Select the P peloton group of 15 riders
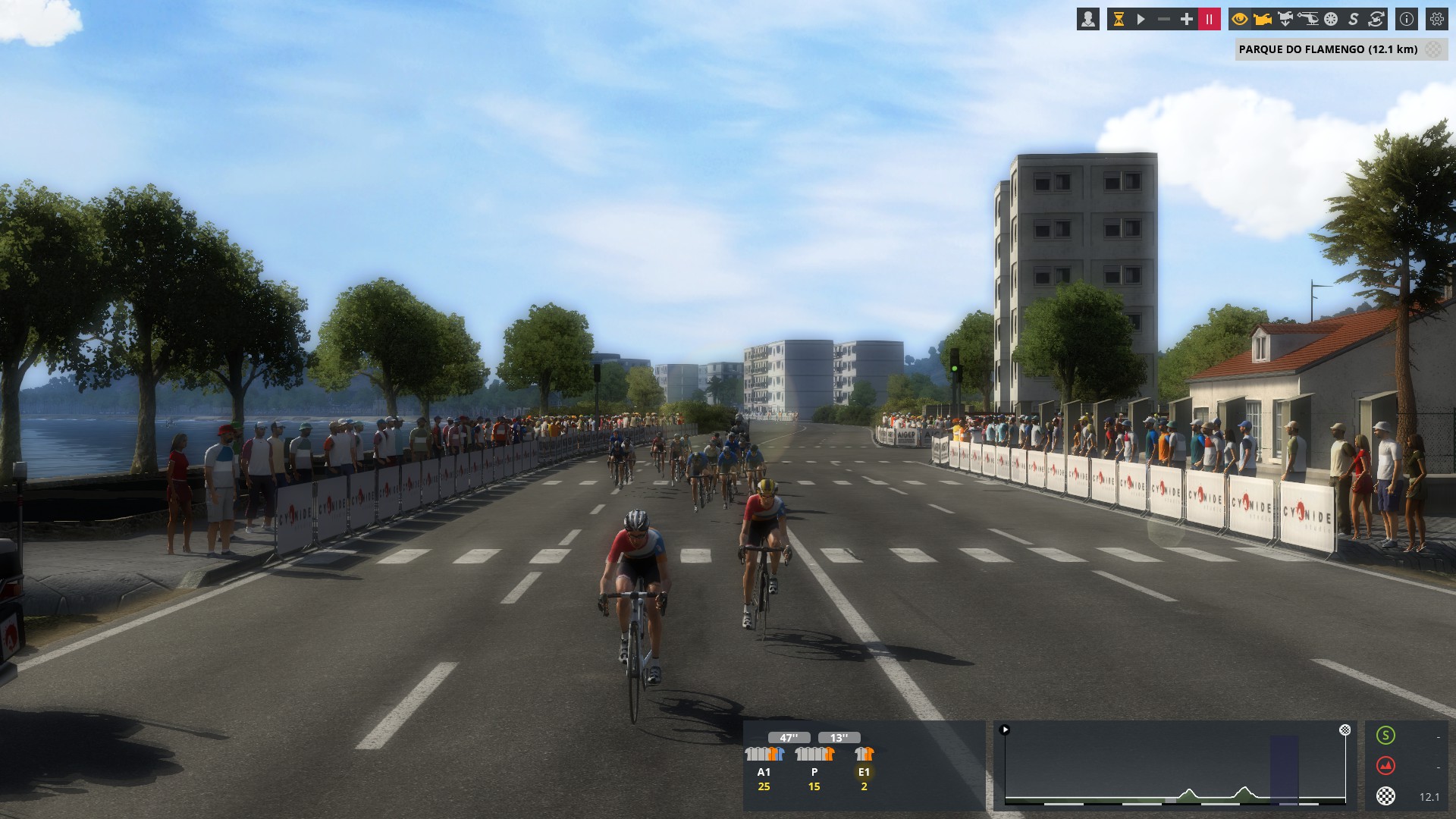Image resolution: width=1456 pixels, height=819 pixels. [x=814, y=767]
